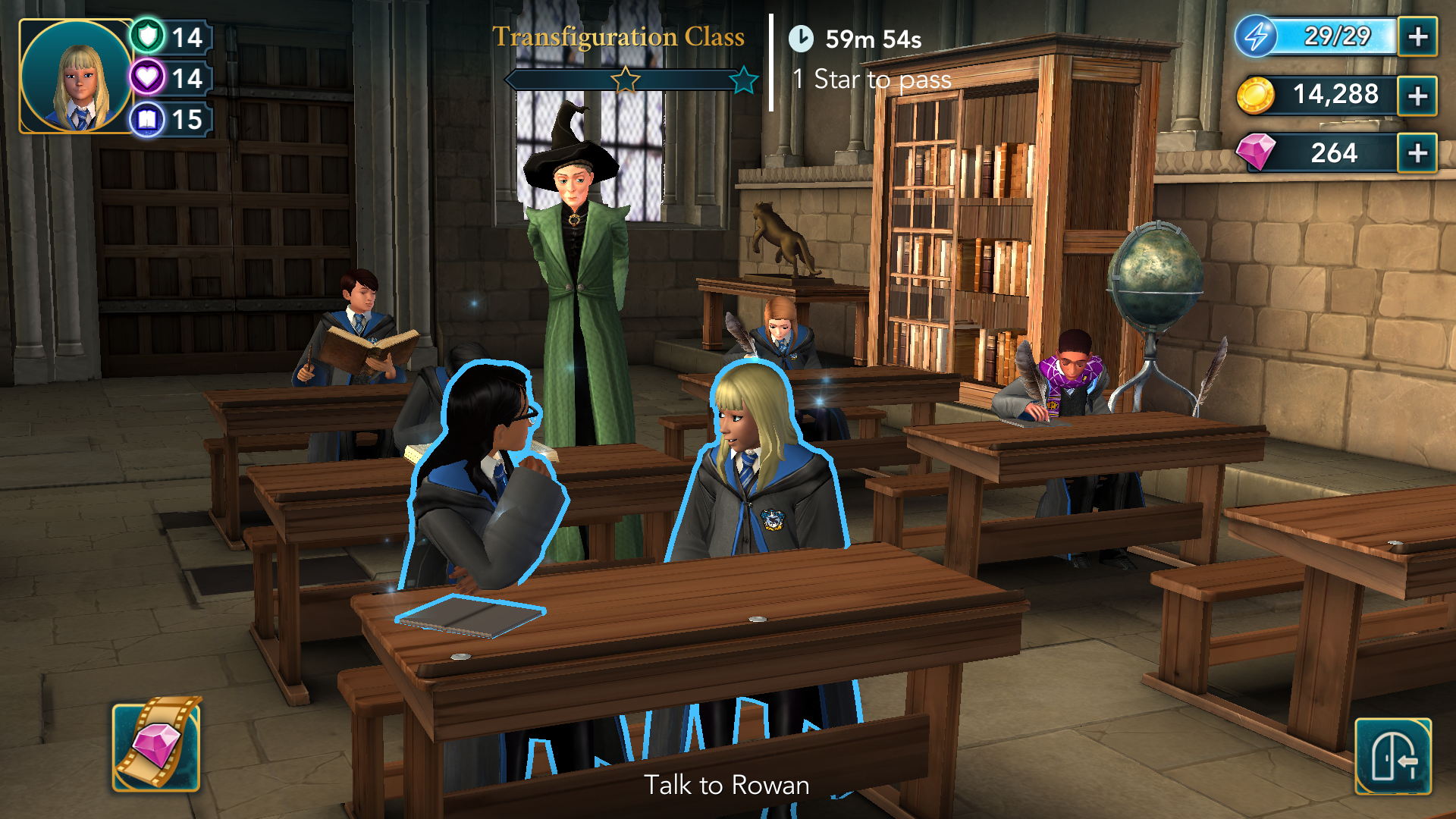This screenshot has width=1456, height=819.
Task: Watch a video ad for free gems
Action: [x=157, y=745]
